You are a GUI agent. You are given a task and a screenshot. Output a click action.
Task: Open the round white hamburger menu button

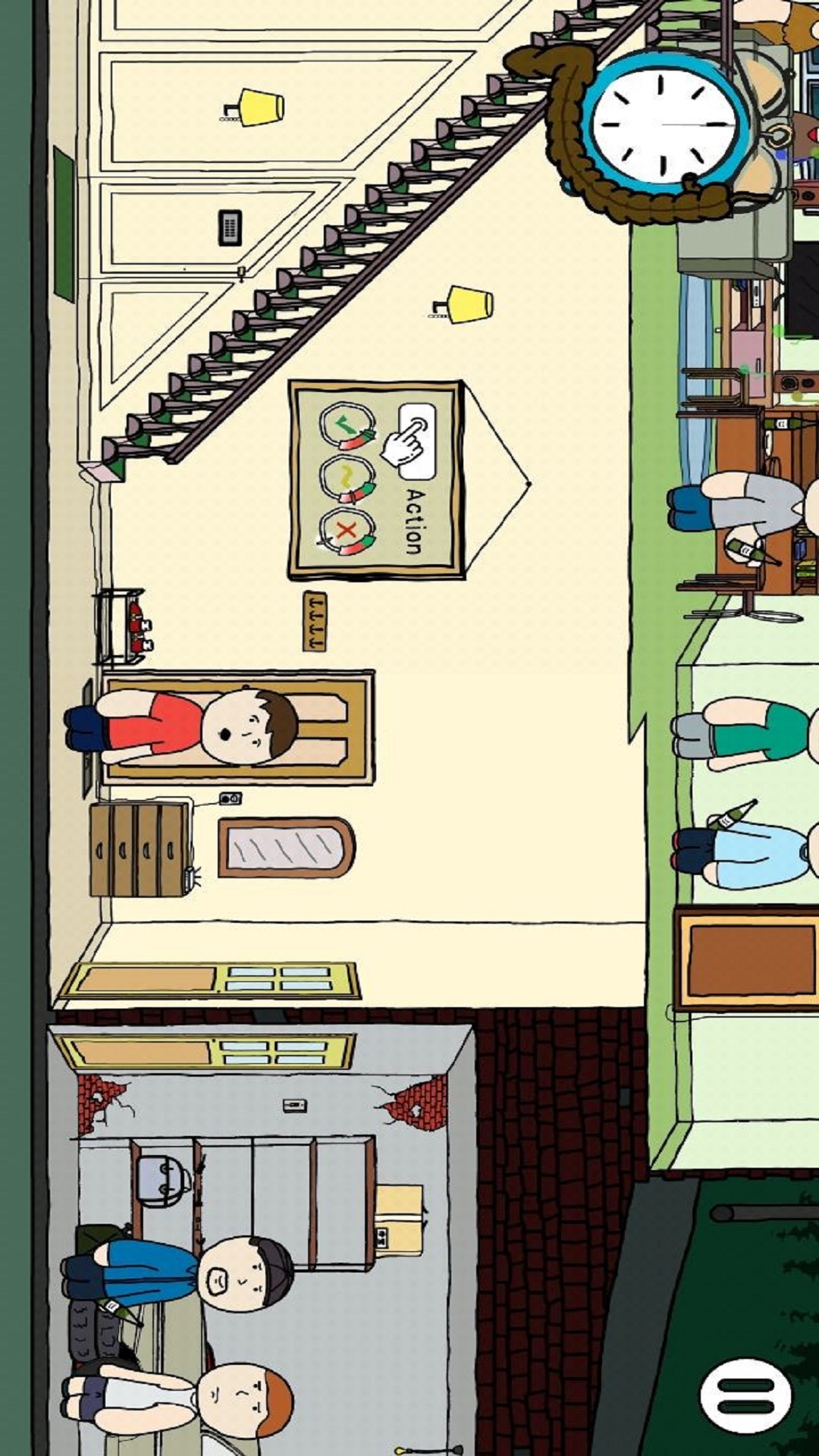(x=745, y=1395)
